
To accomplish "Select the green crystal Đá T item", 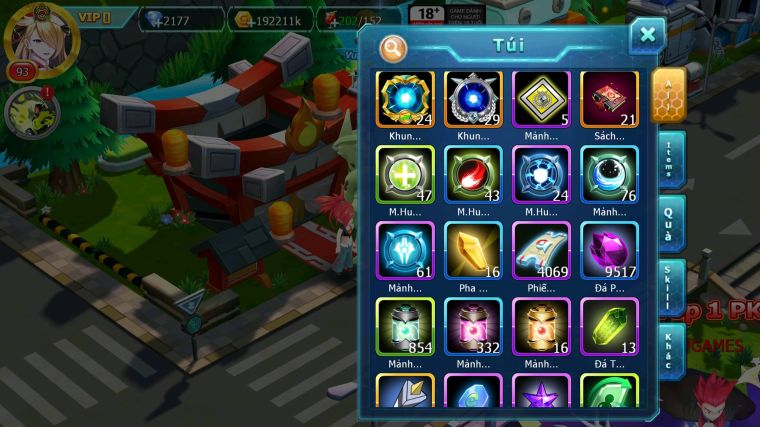I will coord(609,326).
